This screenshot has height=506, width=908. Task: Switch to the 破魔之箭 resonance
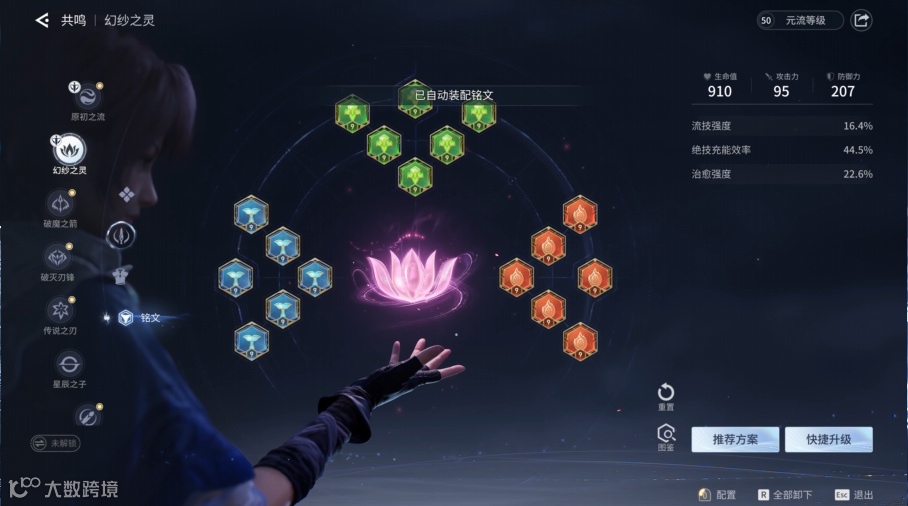59,204
